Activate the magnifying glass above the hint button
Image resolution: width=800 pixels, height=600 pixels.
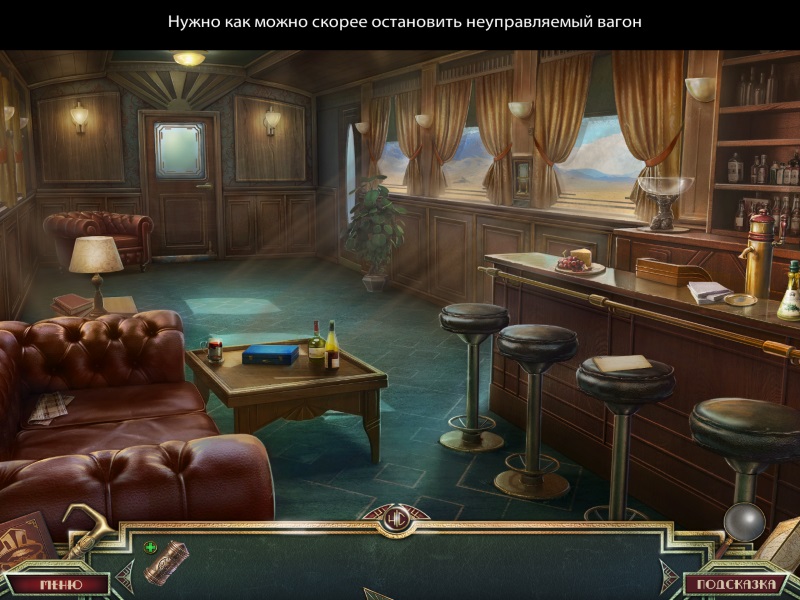(743, 522)
